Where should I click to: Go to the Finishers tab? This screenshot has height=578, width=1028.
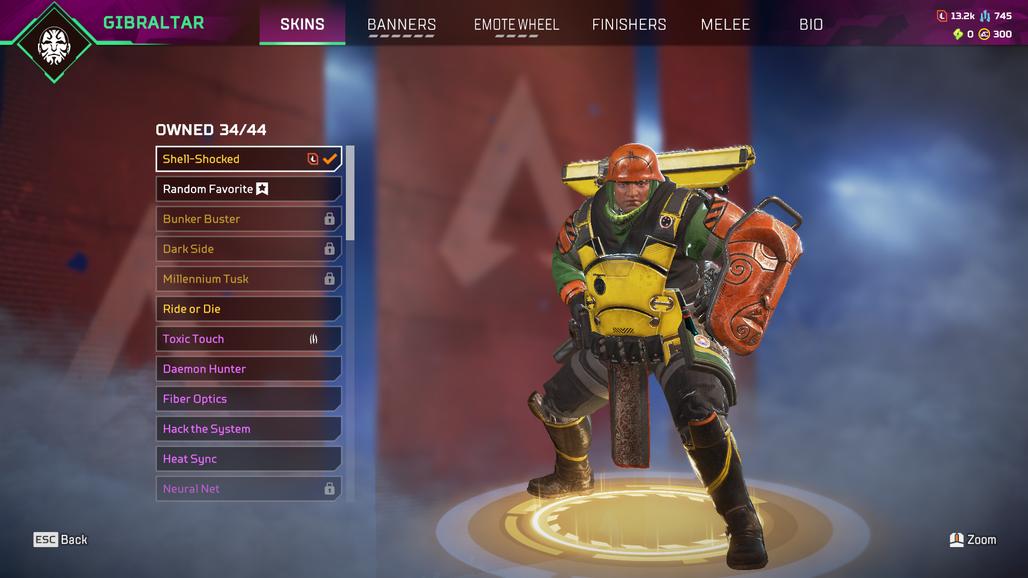629,24
